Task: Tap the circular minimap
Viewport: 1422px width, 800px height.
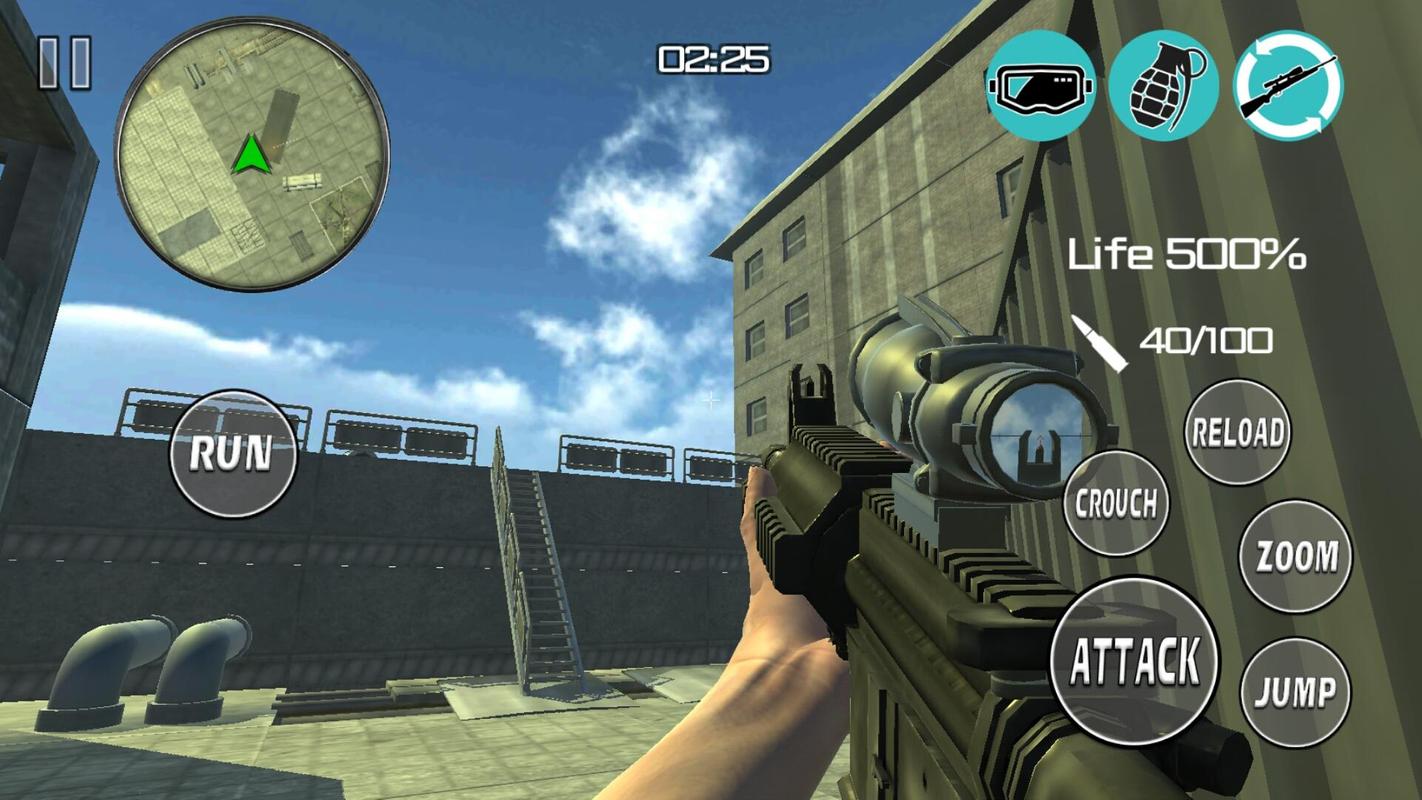Action: click(x=251, y=154)
